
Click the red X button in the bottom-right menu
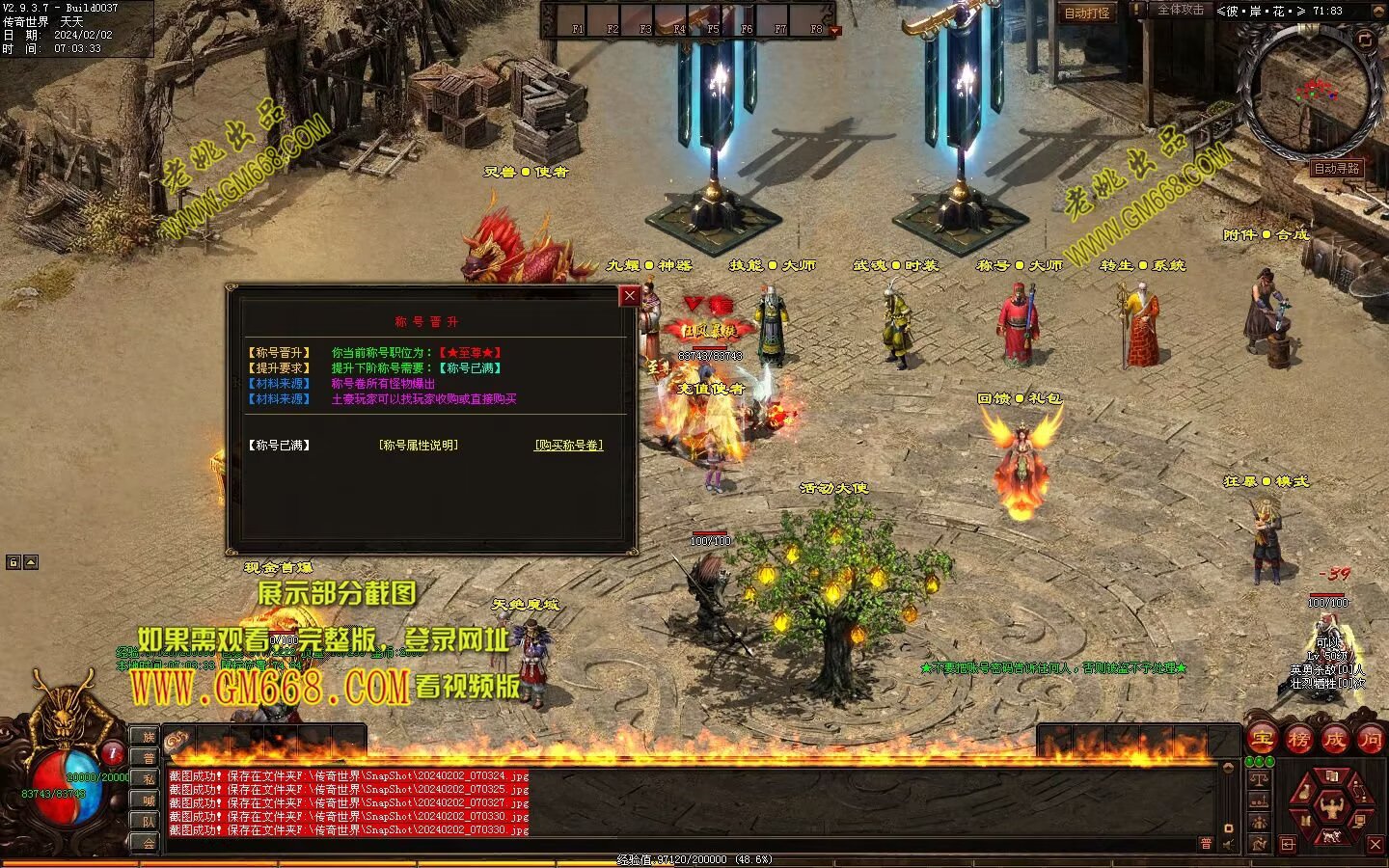[x=1375, y=844]
